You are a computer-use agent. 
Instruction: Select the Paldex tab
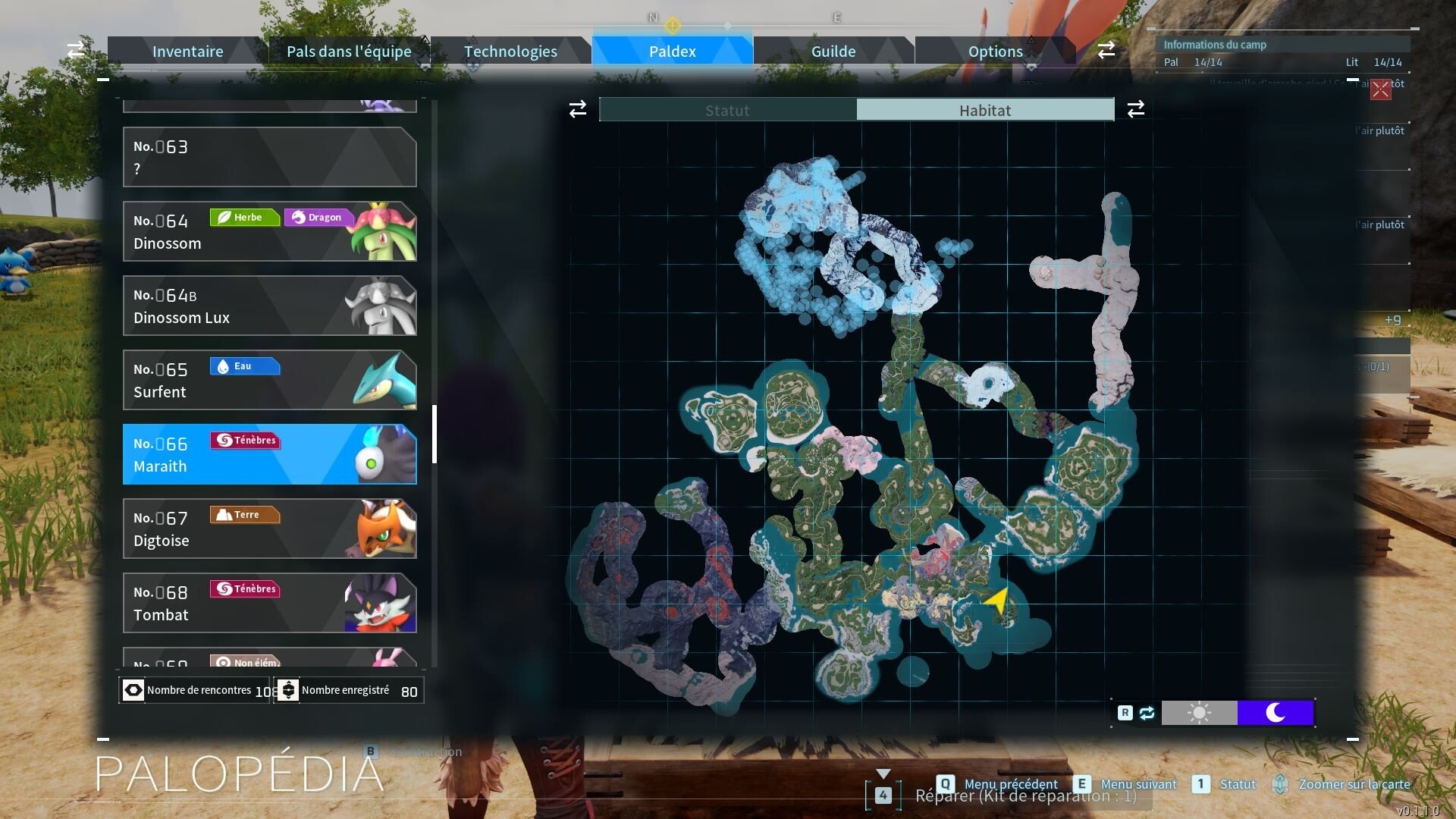[672, 52]
